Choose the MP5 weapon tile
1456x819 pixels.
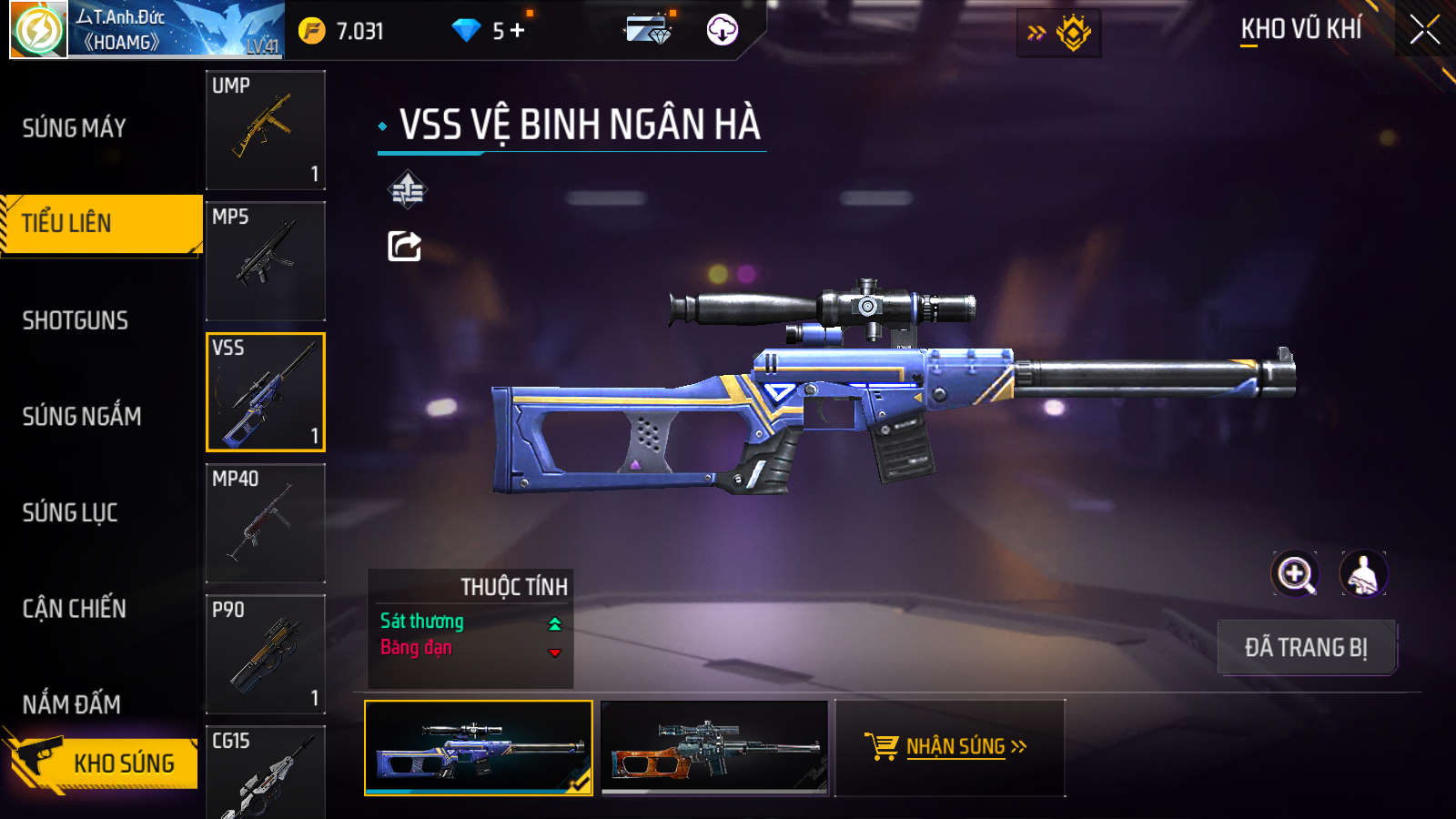pyautogui.click(x=266, y=261)
